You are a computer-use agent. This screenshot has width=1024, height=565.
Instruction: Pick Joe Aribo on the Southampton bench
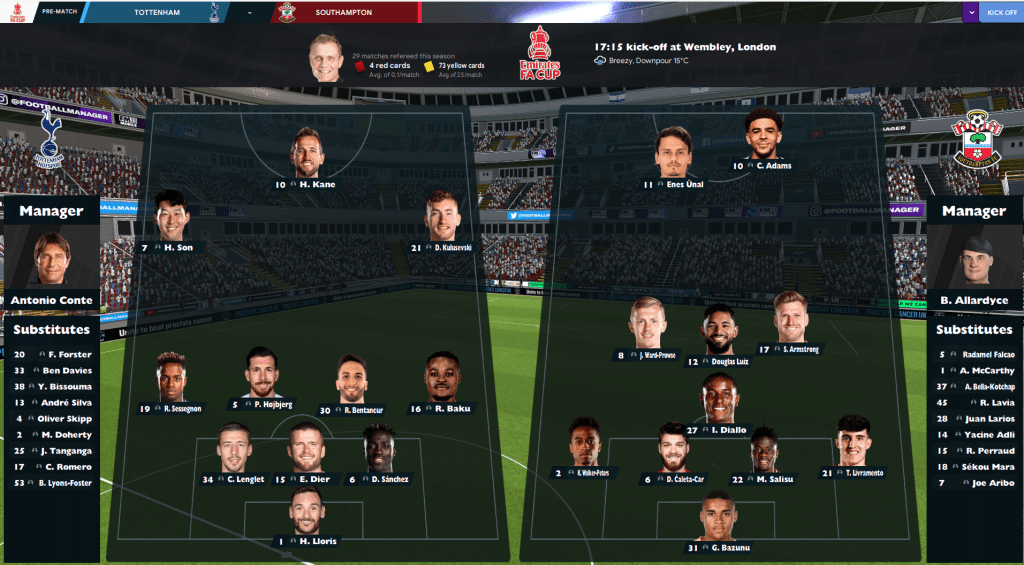(x=974, y=482)
